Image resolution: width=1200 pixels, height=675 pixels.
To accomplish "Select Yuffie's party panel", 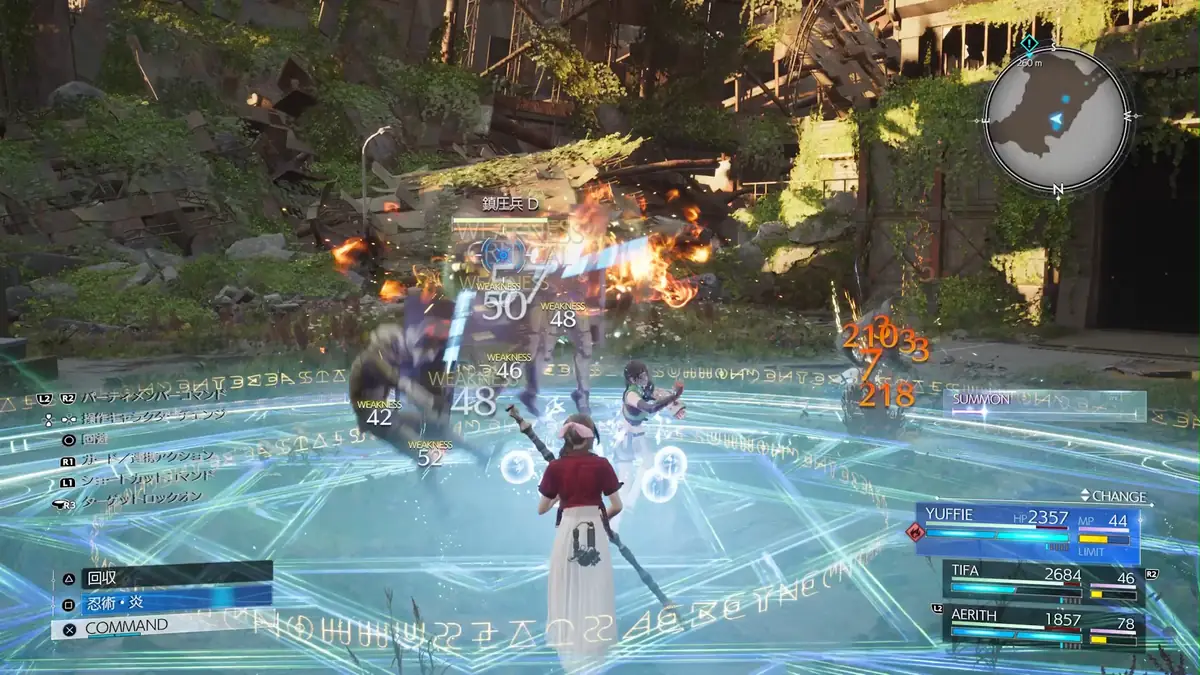I will (1028, 532).
